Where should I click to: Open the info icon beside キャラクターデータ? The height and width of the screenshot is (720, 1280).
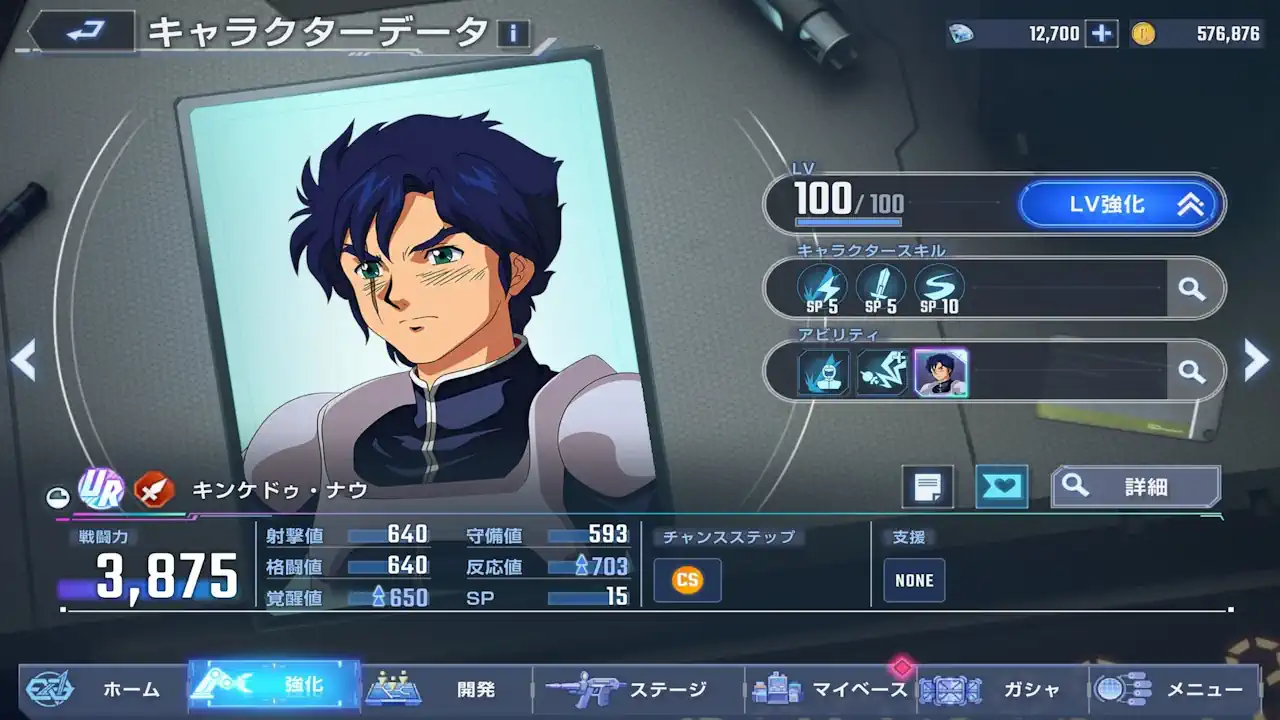(x=513, y=34)
